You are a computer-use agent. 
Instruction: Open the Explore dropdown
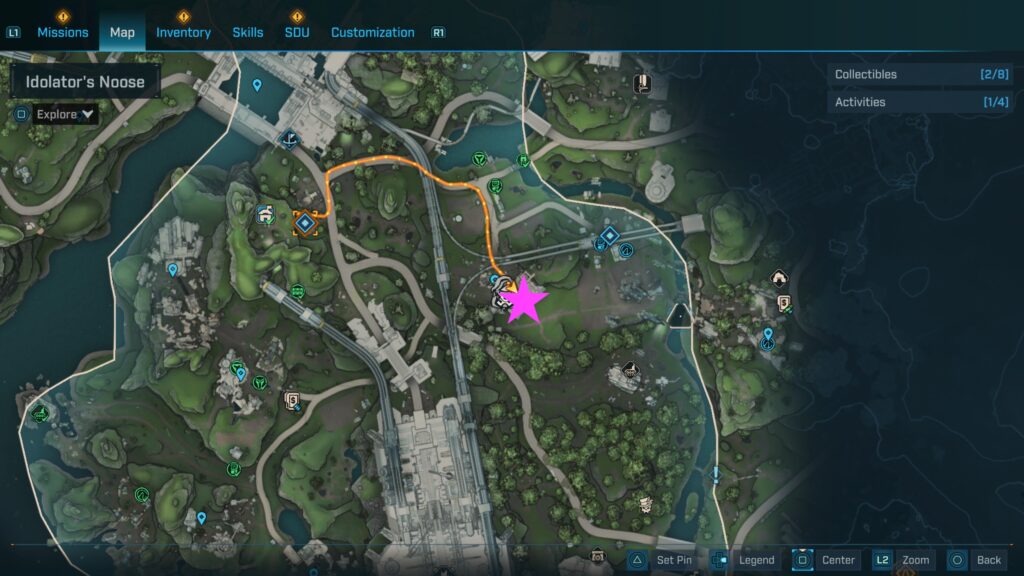pyautogui.click(x=65, y=114)
